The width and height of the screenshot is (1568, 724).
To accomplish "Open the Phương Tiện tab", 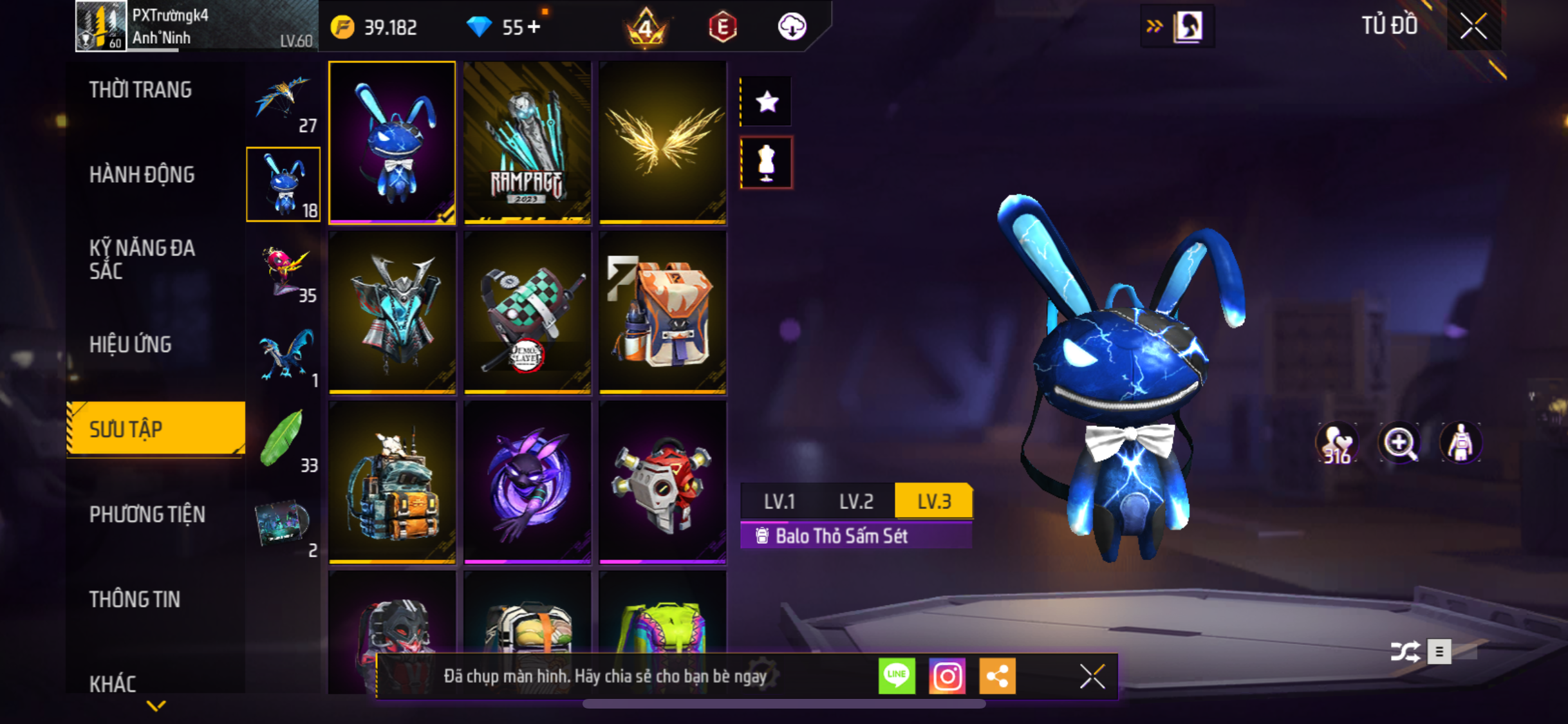I will click(x=147, y=514).
